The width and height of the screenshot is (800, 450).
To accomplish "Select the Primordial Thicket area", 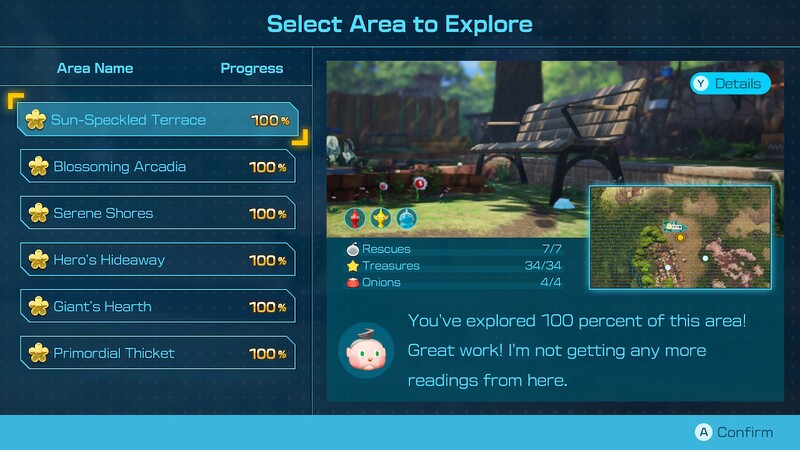I will [157, 353].
